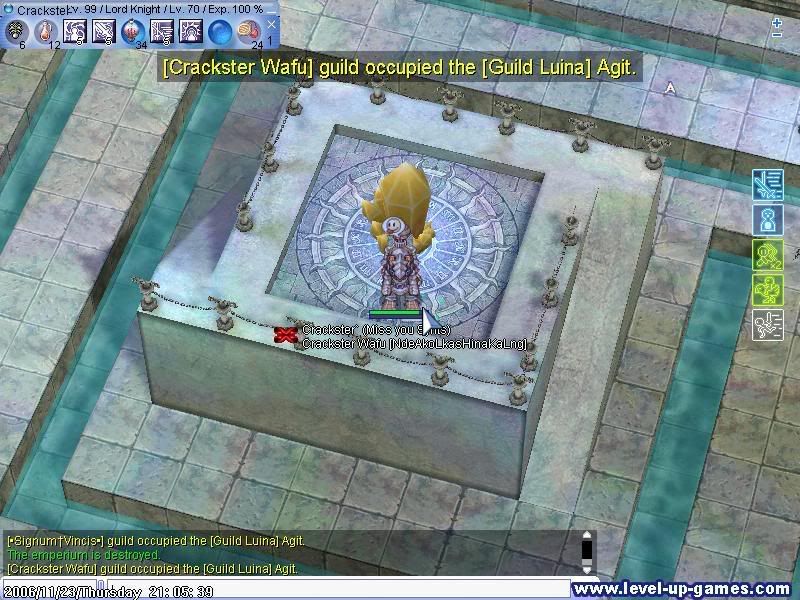This screenshot has width=800, height=600.
Task: Click the arrow cursor marker on the minimap
Action: pos(671,88)
